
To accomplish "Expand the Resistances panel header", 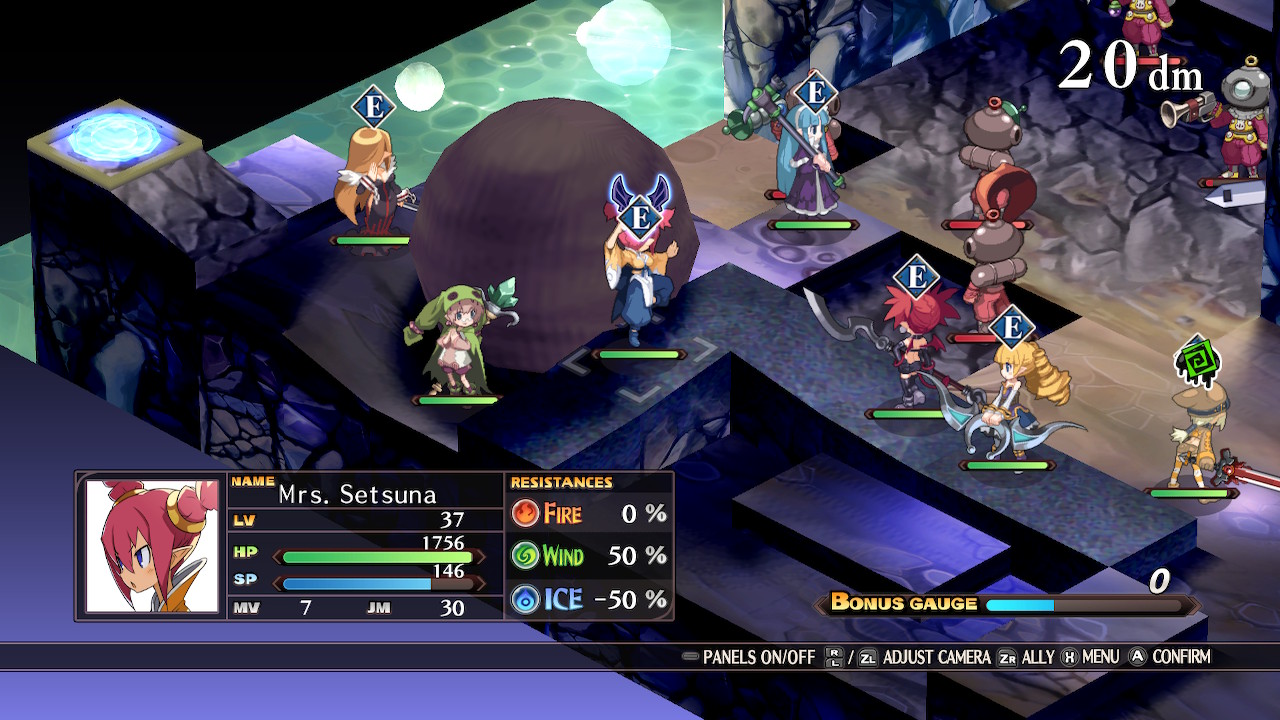I will point(560,482).
